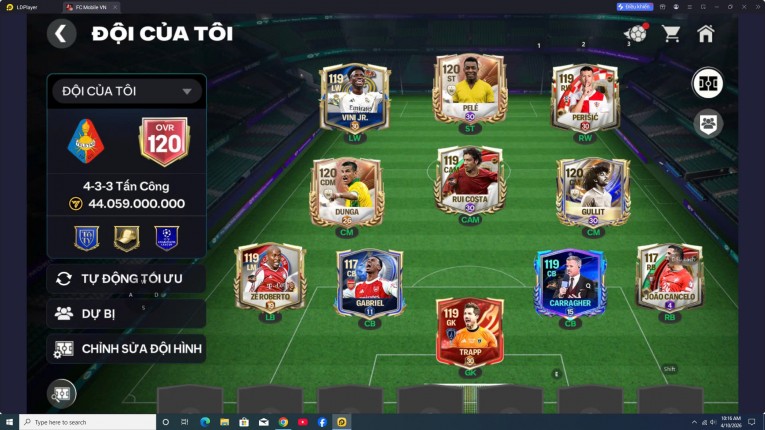This screenshot has width=765, height=430.
Task: Open the soccer ball notifications icon
Action: pyautogui.click(x=635, y=33)
